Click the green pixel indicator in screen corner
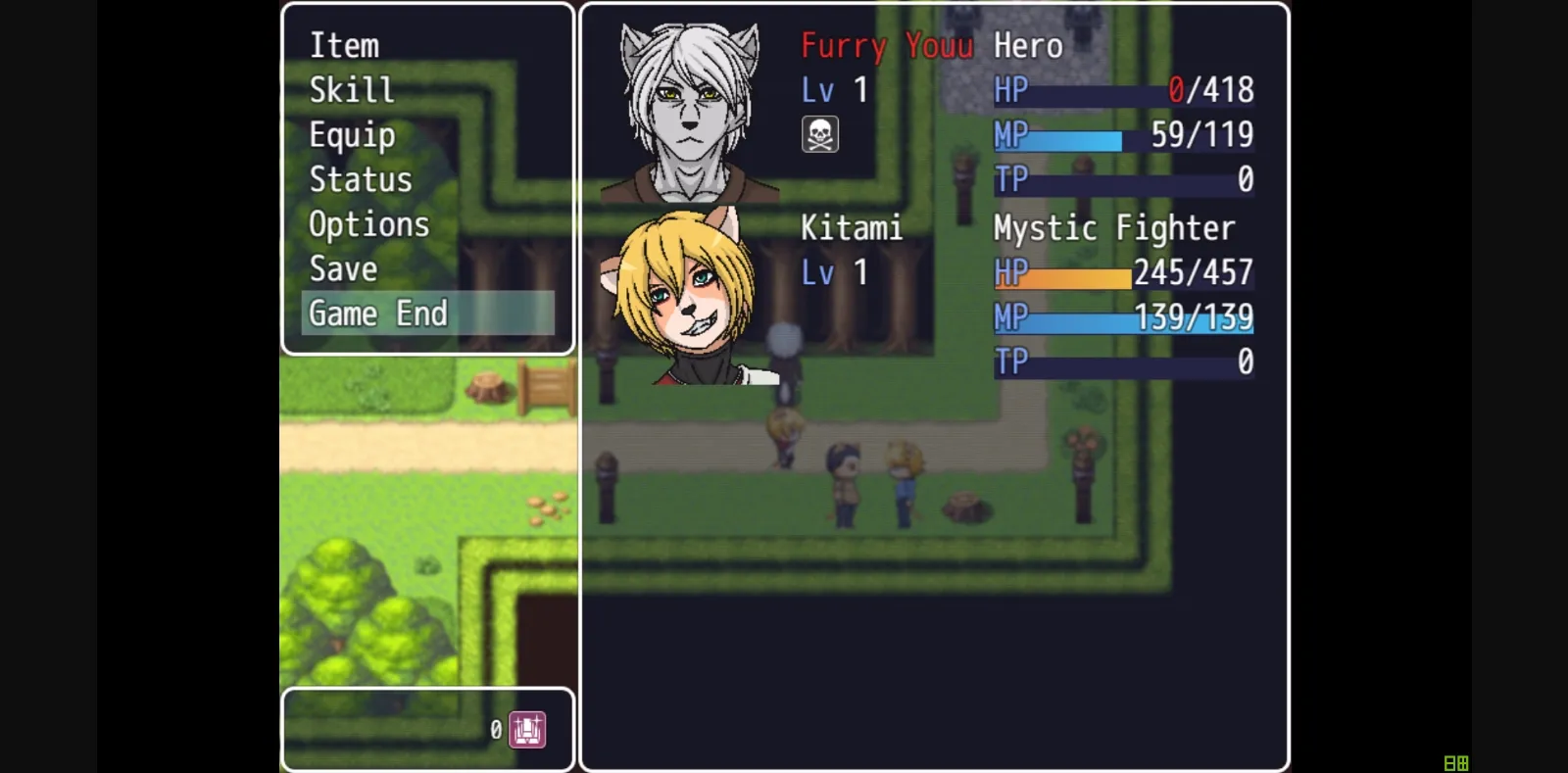This screenshot has height=773, width=1568. click(1454, 763)
